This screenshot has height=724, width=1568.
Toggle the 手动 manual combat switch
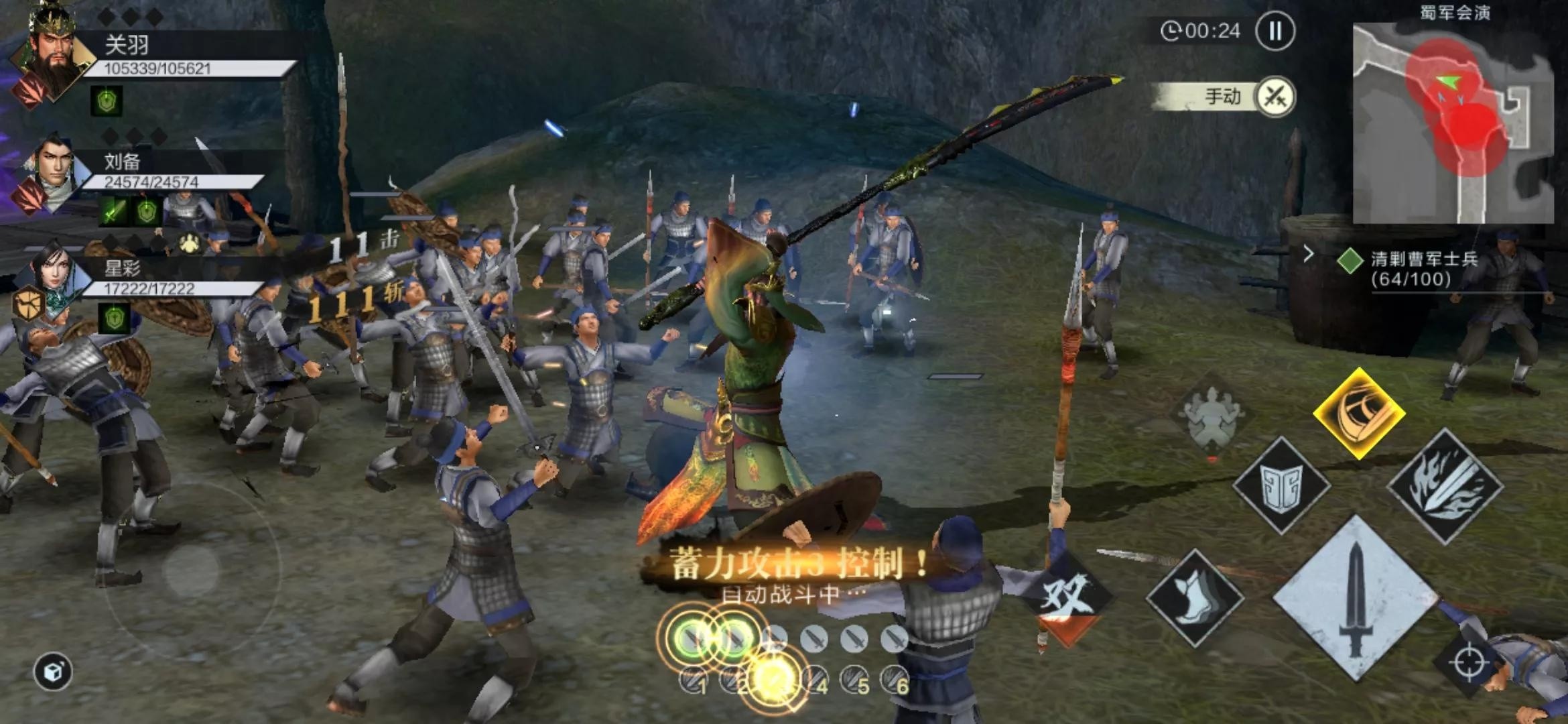point(1274,97)
